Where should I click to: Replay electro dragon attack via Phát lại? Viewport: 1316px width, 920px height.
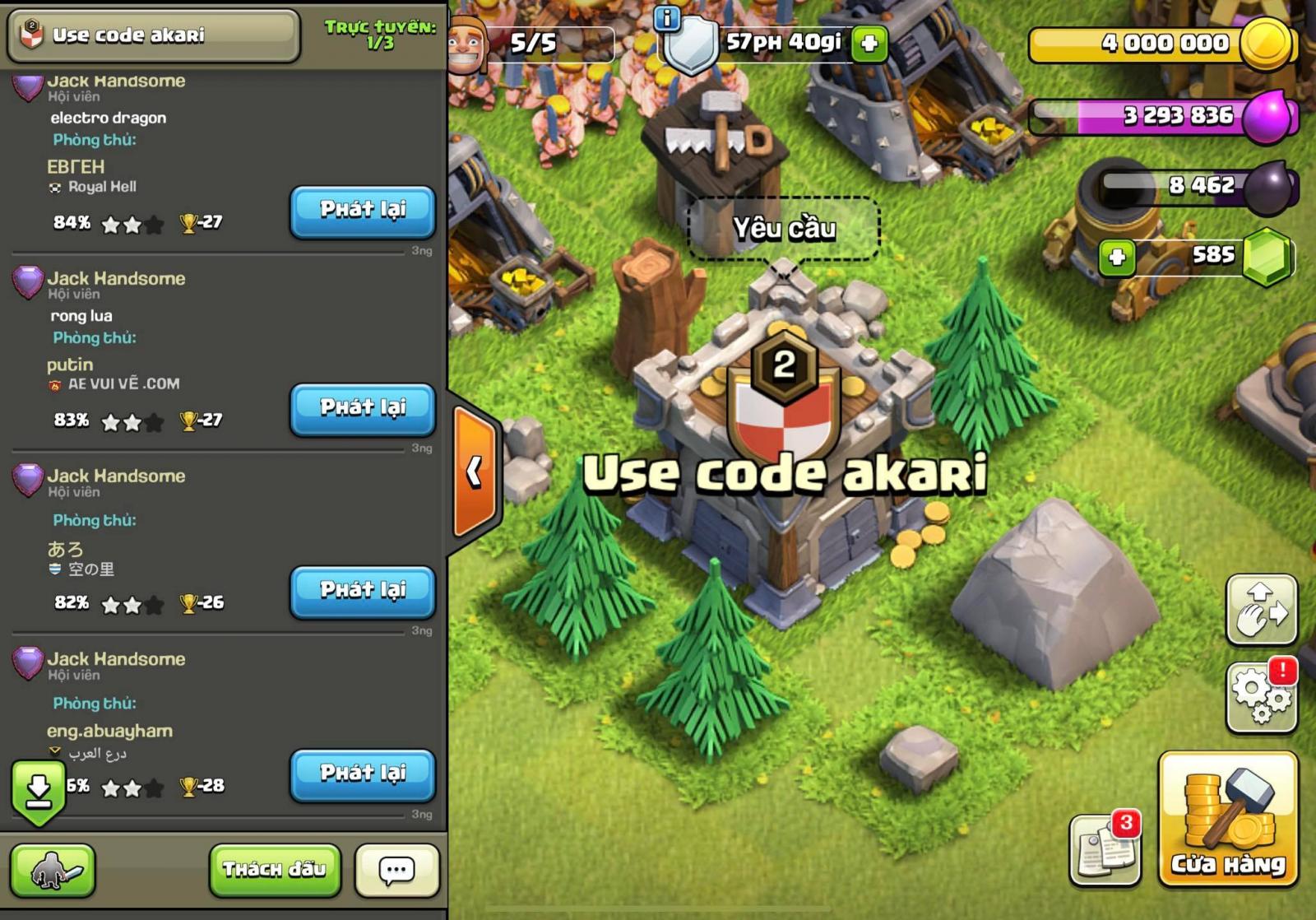click(362, 211)
